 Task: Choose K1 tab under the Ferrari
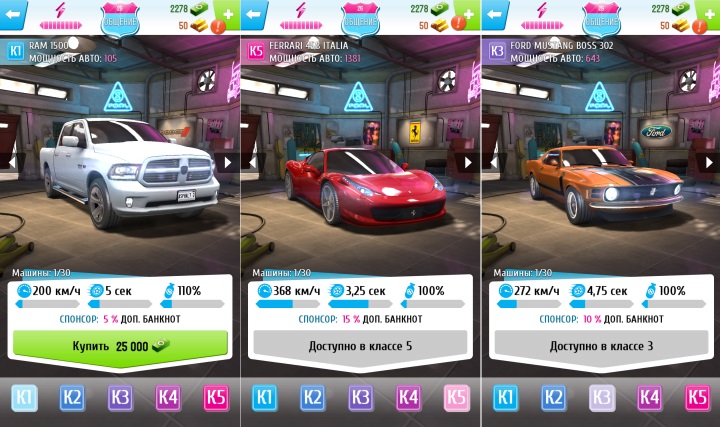[x=264, y=399]
